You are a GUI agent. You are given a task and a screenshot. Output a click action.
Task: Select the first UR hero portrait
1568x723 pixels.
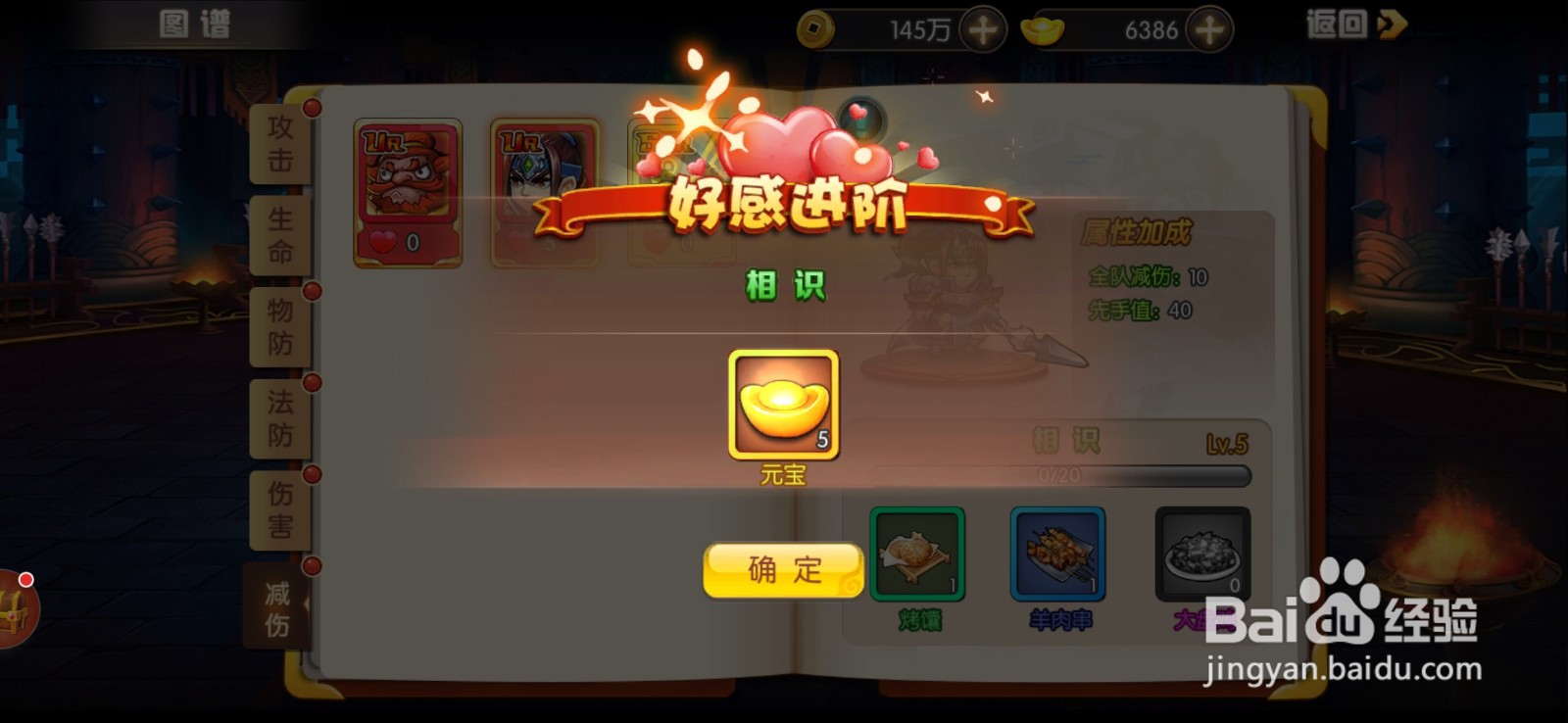[x=408, y=191]
